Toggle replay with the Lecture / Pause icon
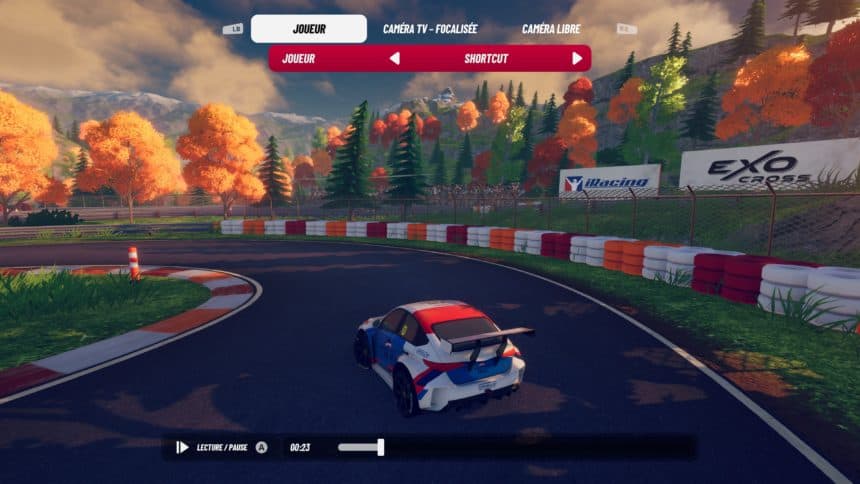This screenshot has width=860, height=484. 182,447
